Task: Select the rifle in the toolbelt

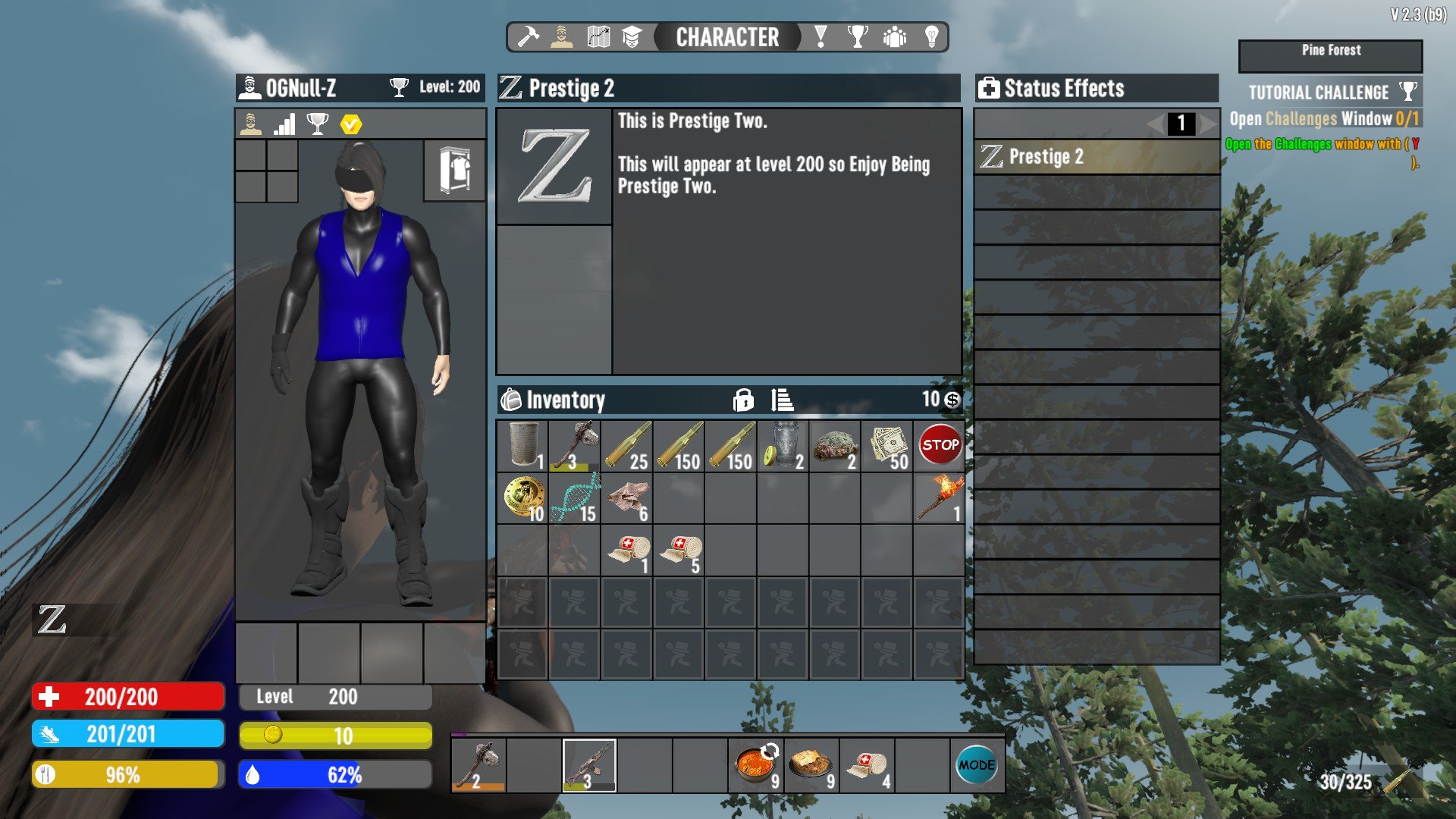Action: pos(589,765)
